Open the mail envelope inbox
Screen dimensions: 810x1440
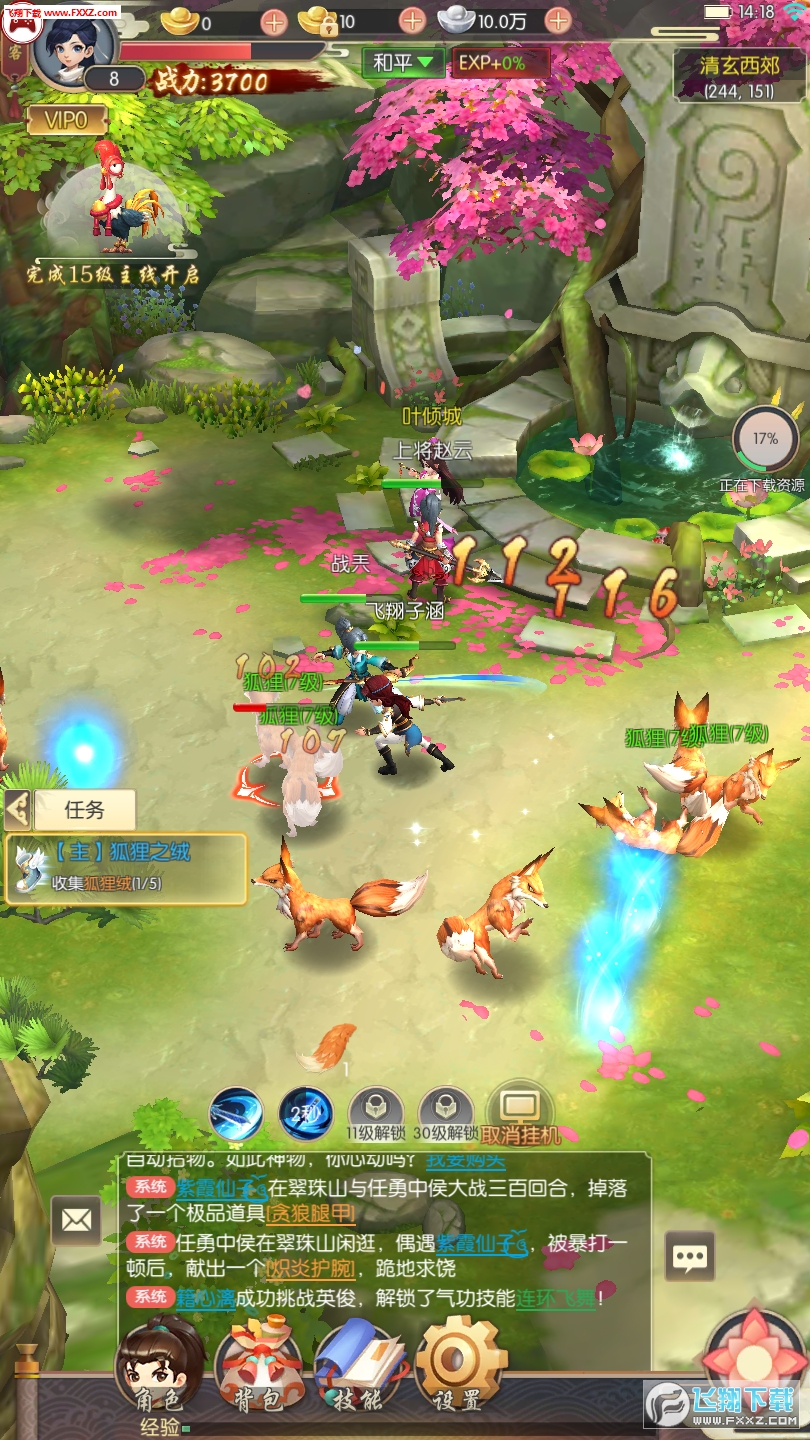[76, 1220]
